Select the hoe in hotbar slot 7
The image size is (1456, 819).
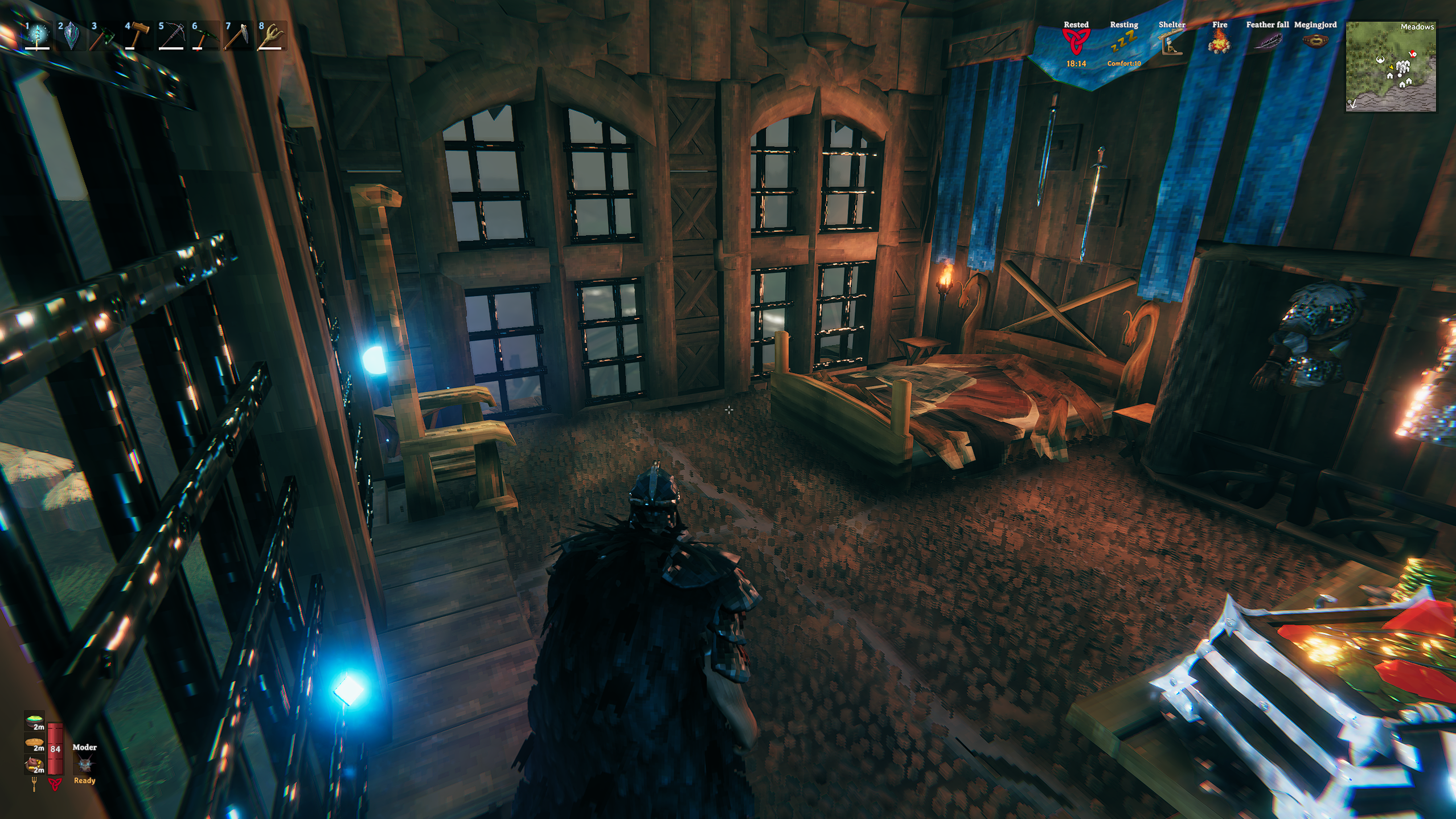[237, 36]
